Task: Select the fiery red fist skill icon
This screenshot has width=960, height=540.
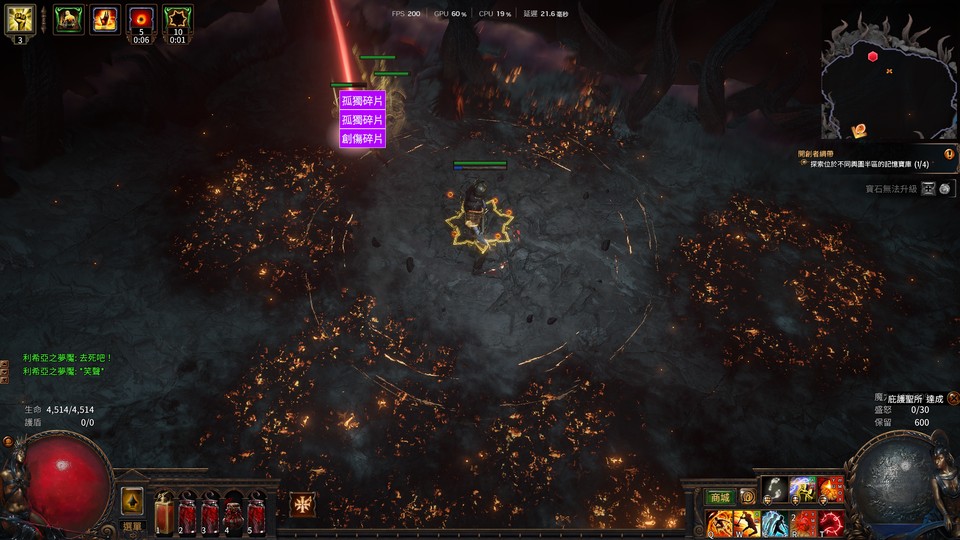Action: 831,490
